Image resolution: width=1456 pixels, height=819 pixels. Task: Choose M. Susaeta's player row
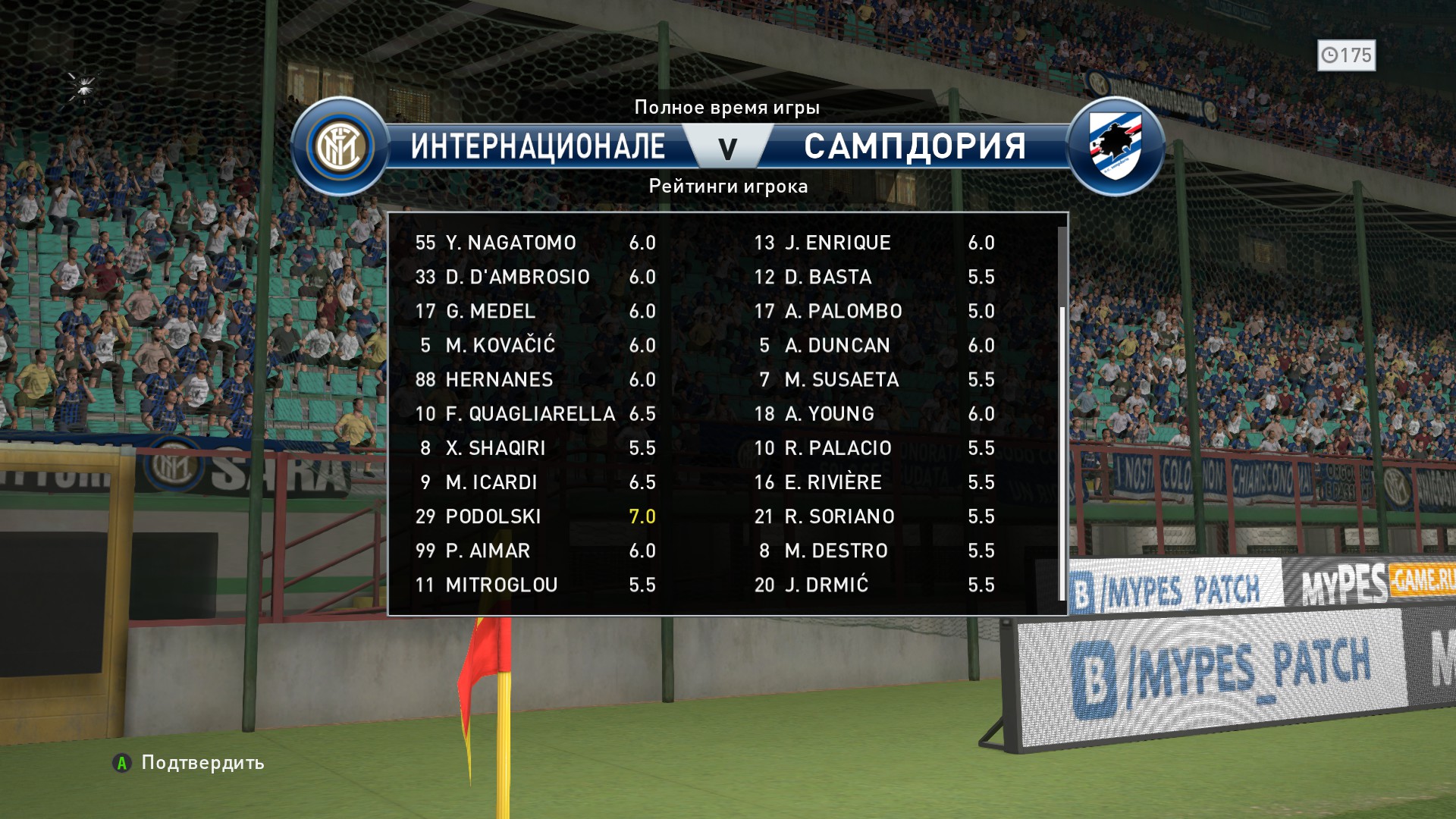coord(842,379)
